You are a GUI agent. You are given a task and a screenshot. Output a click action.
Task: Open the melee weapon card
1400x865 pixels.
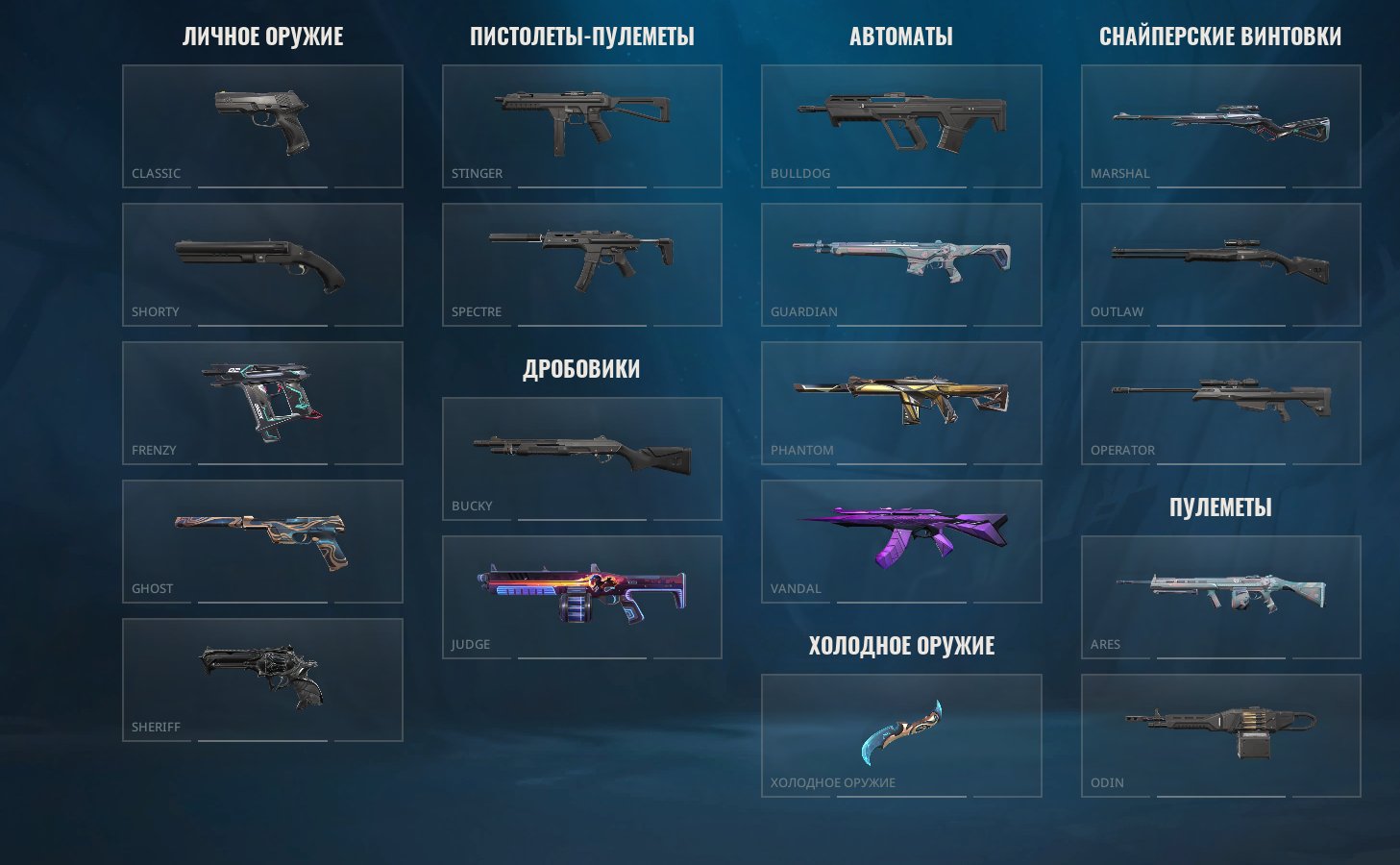pos(901,735)
